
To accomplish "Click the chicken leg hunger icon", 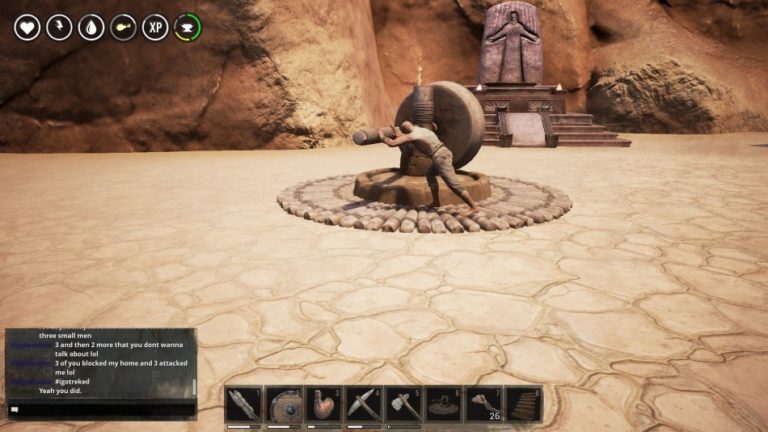I will 123,27.
